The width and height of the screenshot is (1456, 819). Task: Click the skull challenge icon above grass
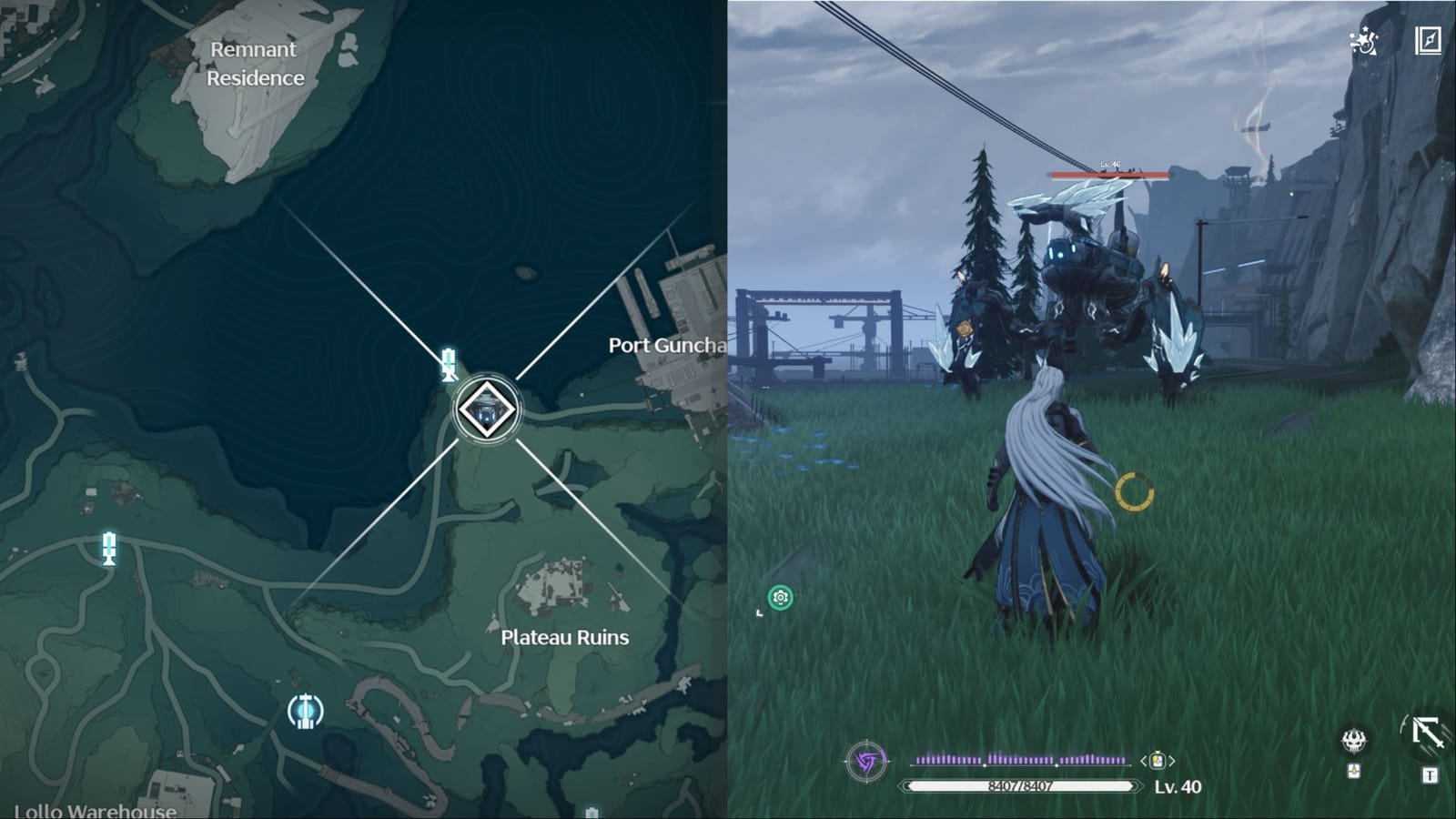tap(1354, 741)
